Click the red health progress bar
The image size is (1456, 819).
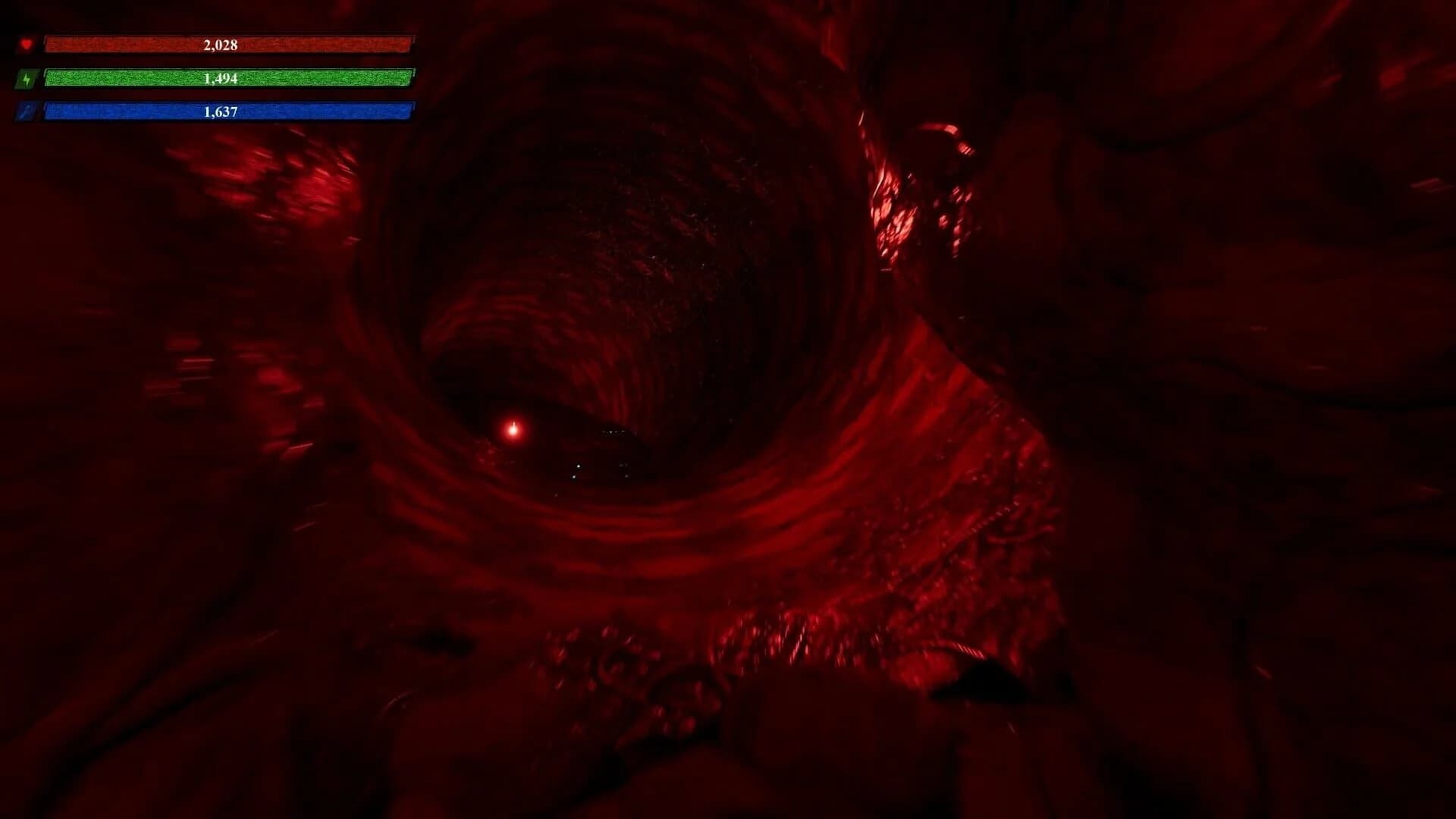pyautogui.click(x=227, y=45)
